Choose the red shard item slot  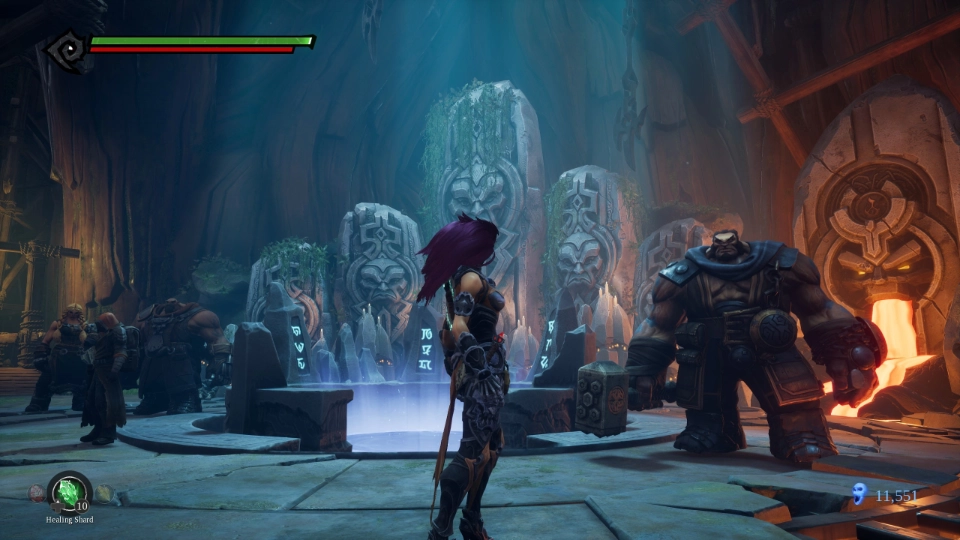pyautogui.click(x=37, y=492)
